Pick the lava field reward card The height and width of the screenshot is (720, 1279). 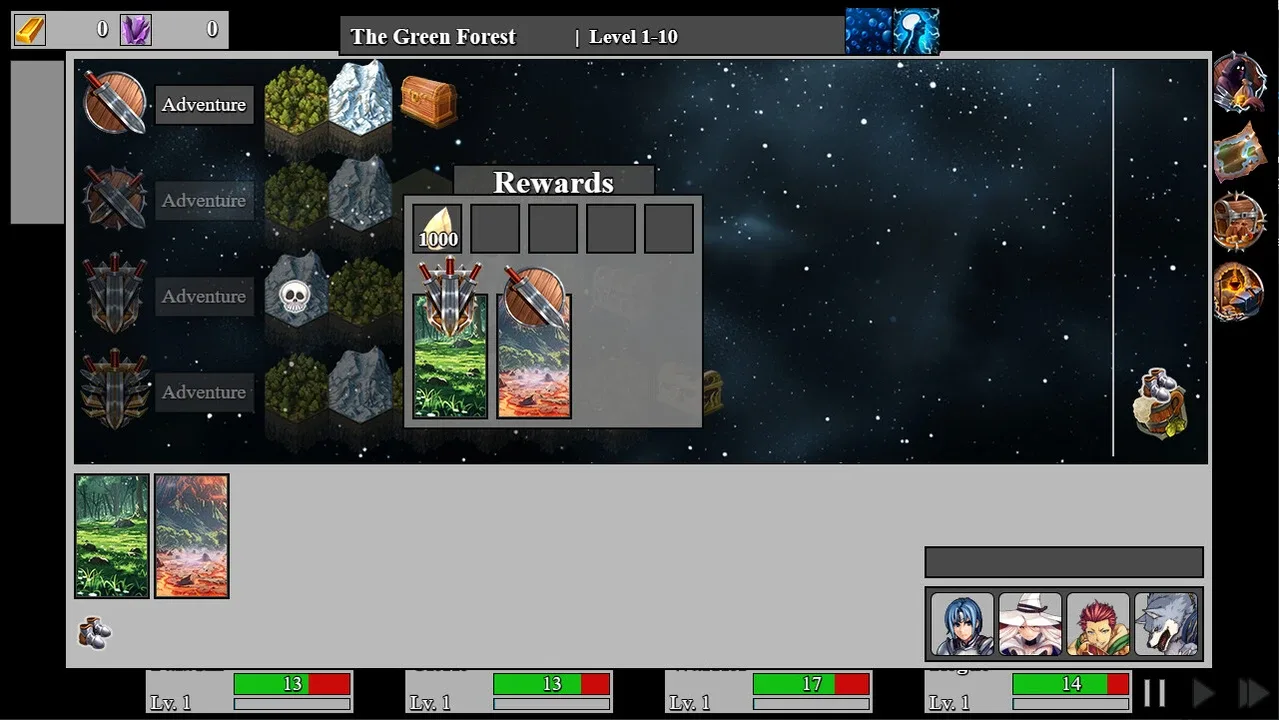(534, 355)
